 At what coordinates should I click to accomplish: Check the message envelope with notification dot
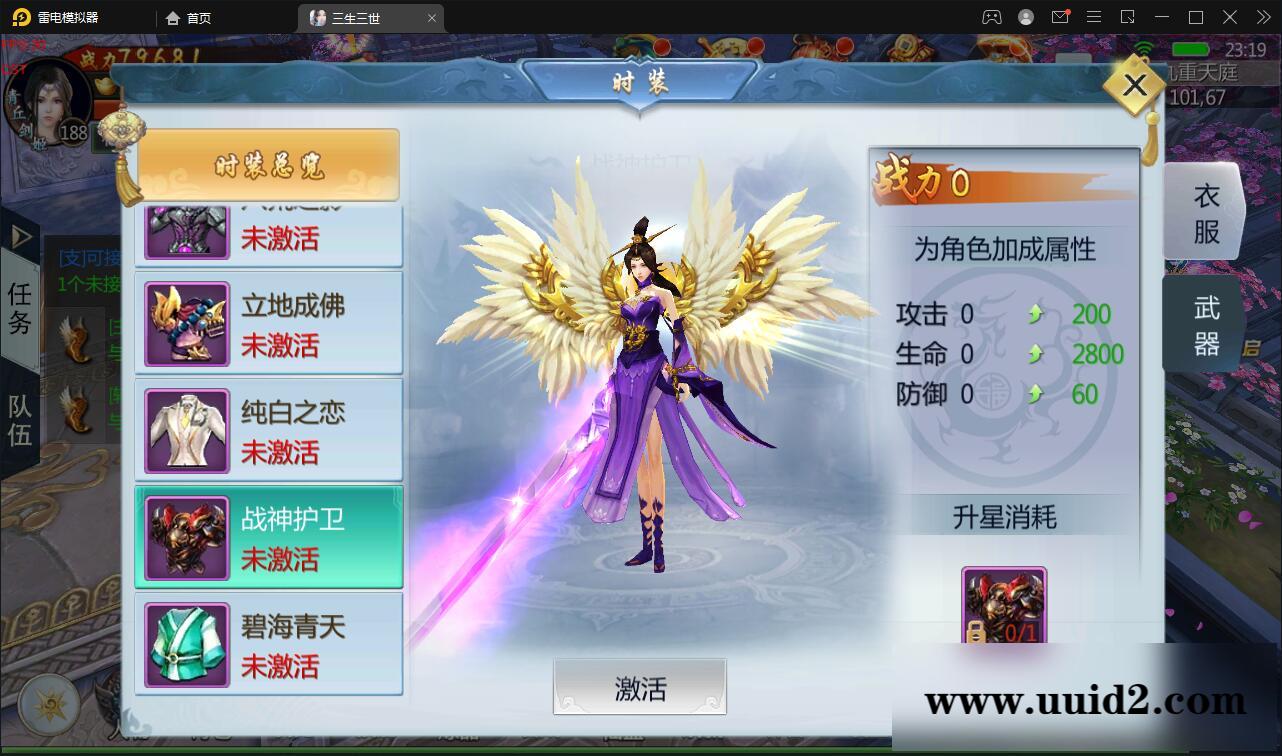pos(1061,17)
